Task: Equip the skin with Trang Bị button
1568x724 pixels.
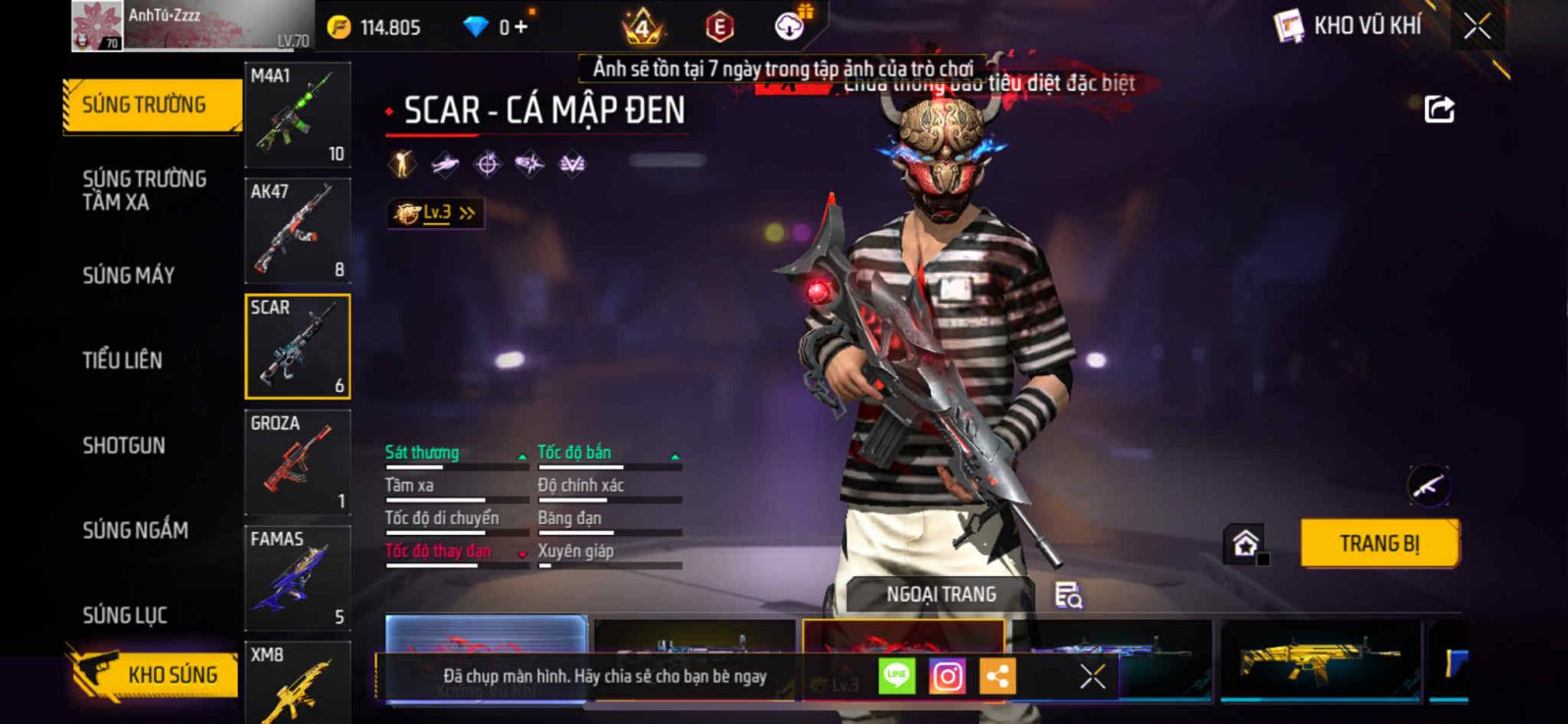Action: (x=1379, y=543)
